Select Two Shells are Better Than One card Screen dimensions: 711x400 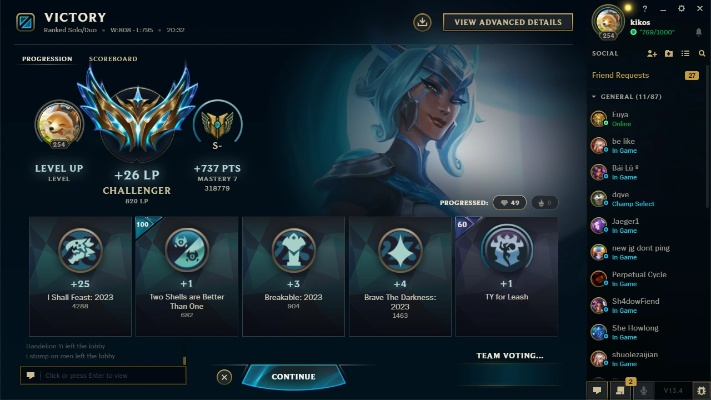(x=187, y=276)
